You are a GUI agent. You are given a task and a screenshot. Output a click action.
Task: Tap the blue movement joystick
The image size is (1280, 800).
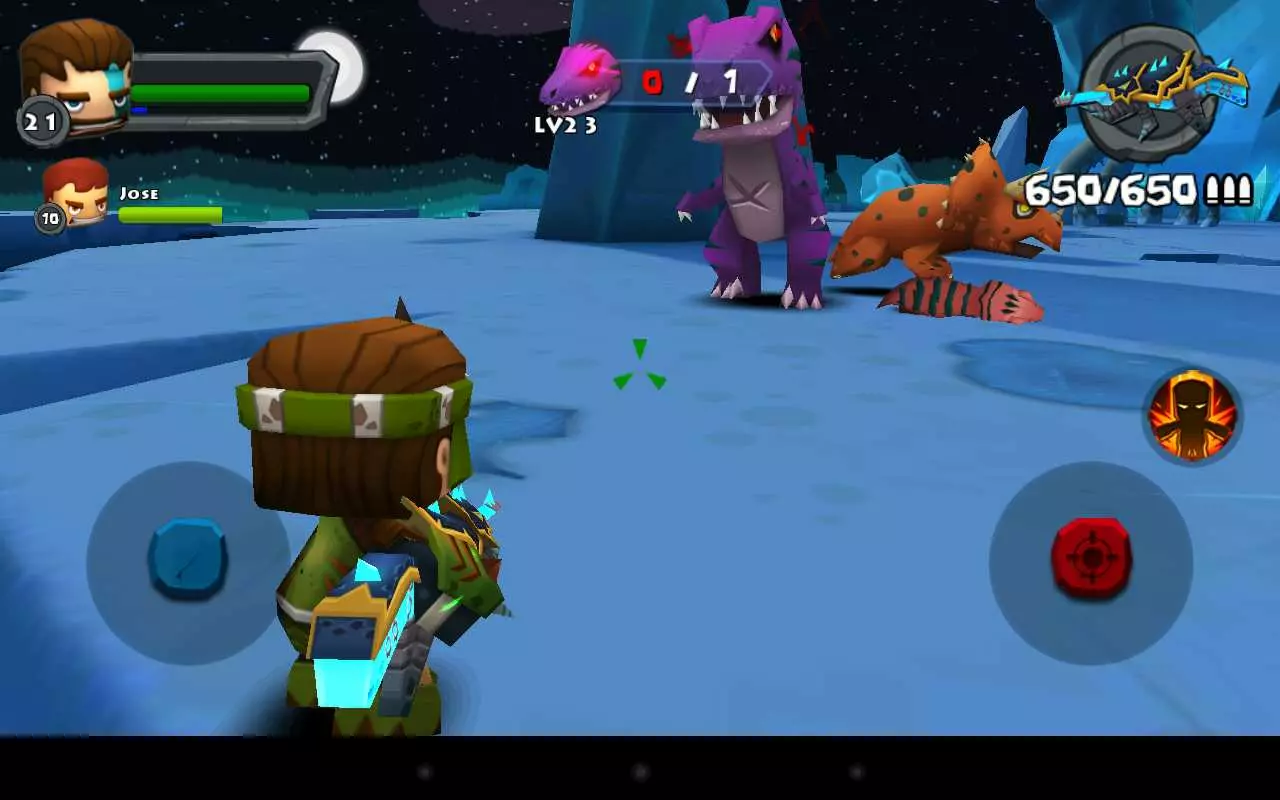[x=185, y=560]
